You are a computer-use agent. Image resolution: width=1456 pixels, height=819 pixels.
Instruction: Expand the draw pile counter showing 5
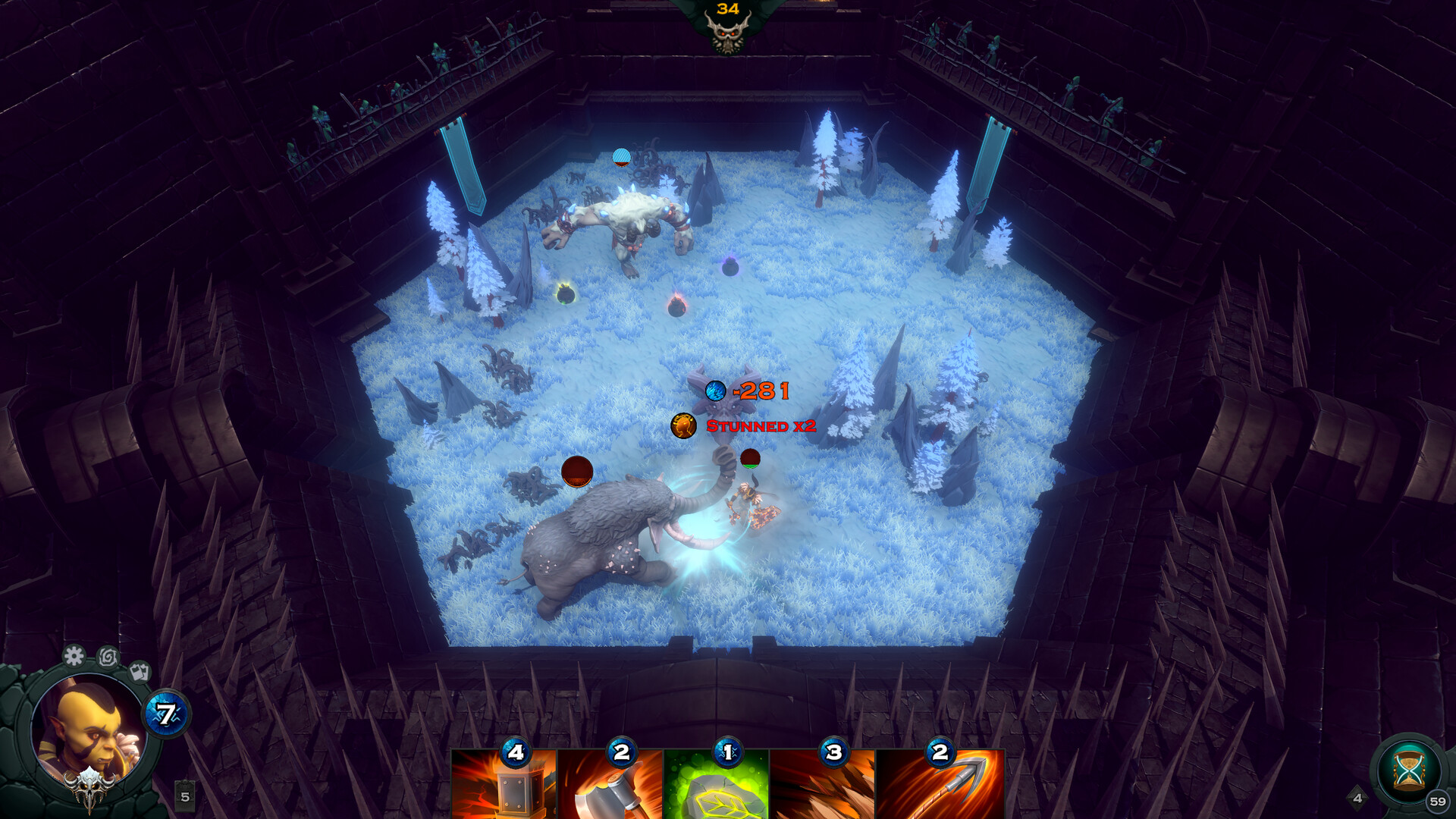tap(184, 796)
